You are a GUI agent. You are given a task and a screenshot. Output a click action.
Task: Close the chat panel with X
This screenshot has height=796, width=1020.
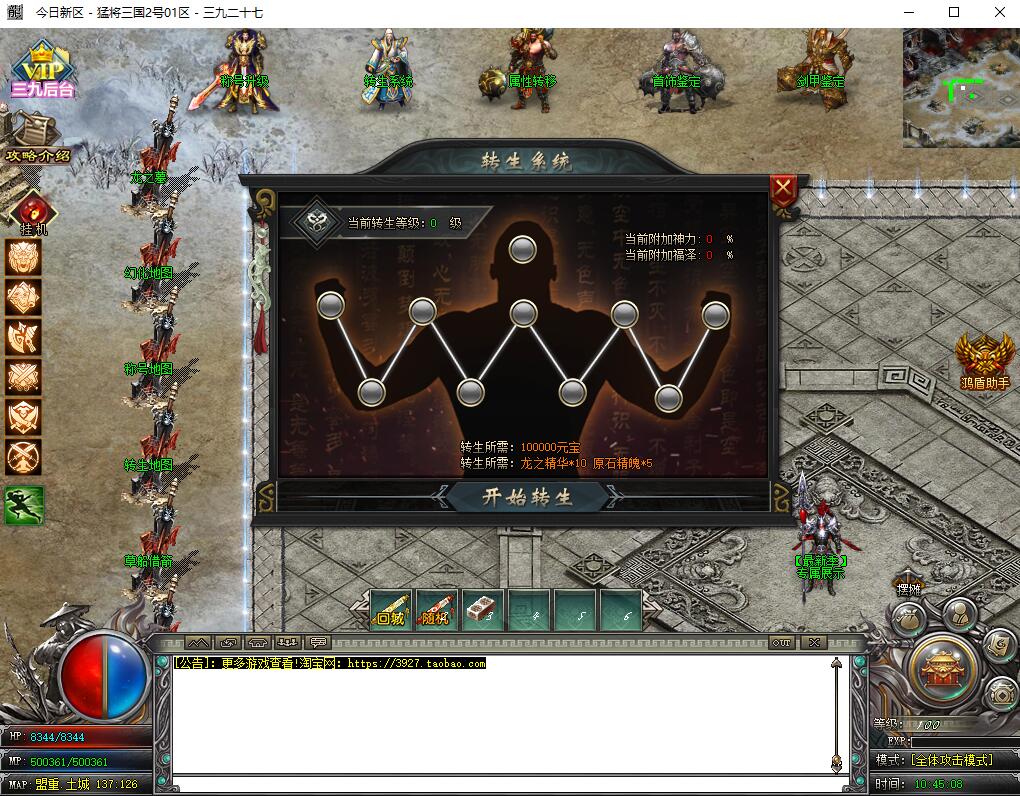point(815,643)
